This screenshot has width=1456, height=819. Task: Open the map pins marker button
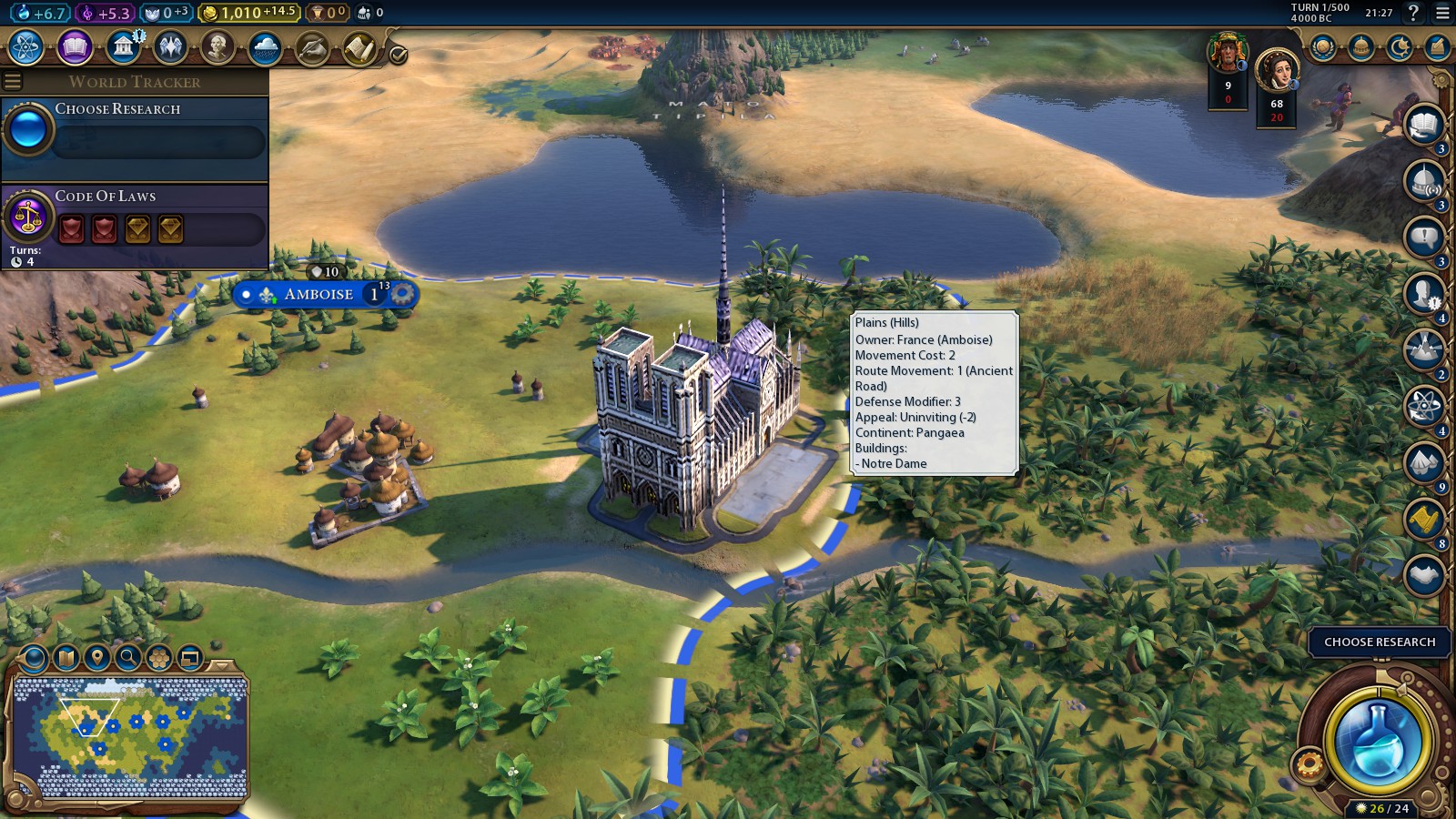click(x=96, y=657)
